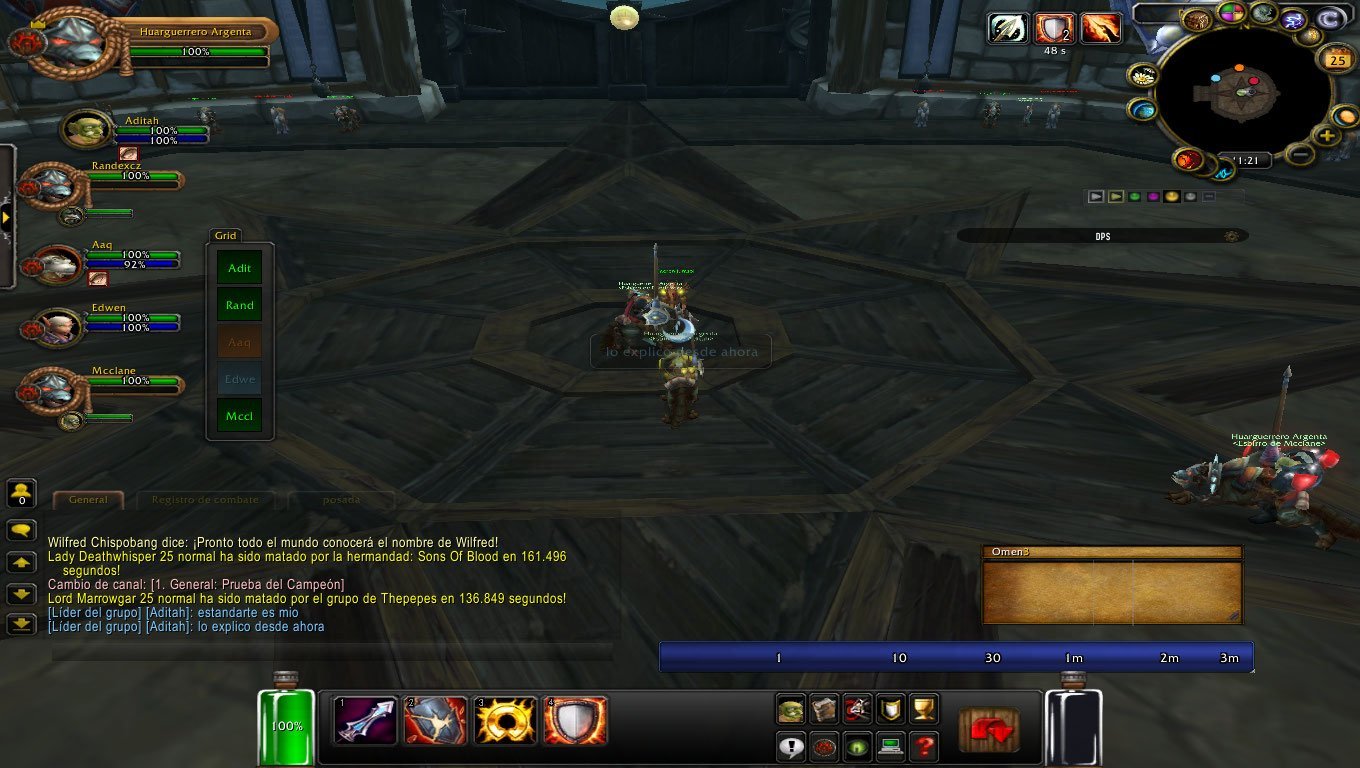Screen dimensions: 1360x768
Task: Trigger the golden sun ability in slot 3
Action: [506, 720]
